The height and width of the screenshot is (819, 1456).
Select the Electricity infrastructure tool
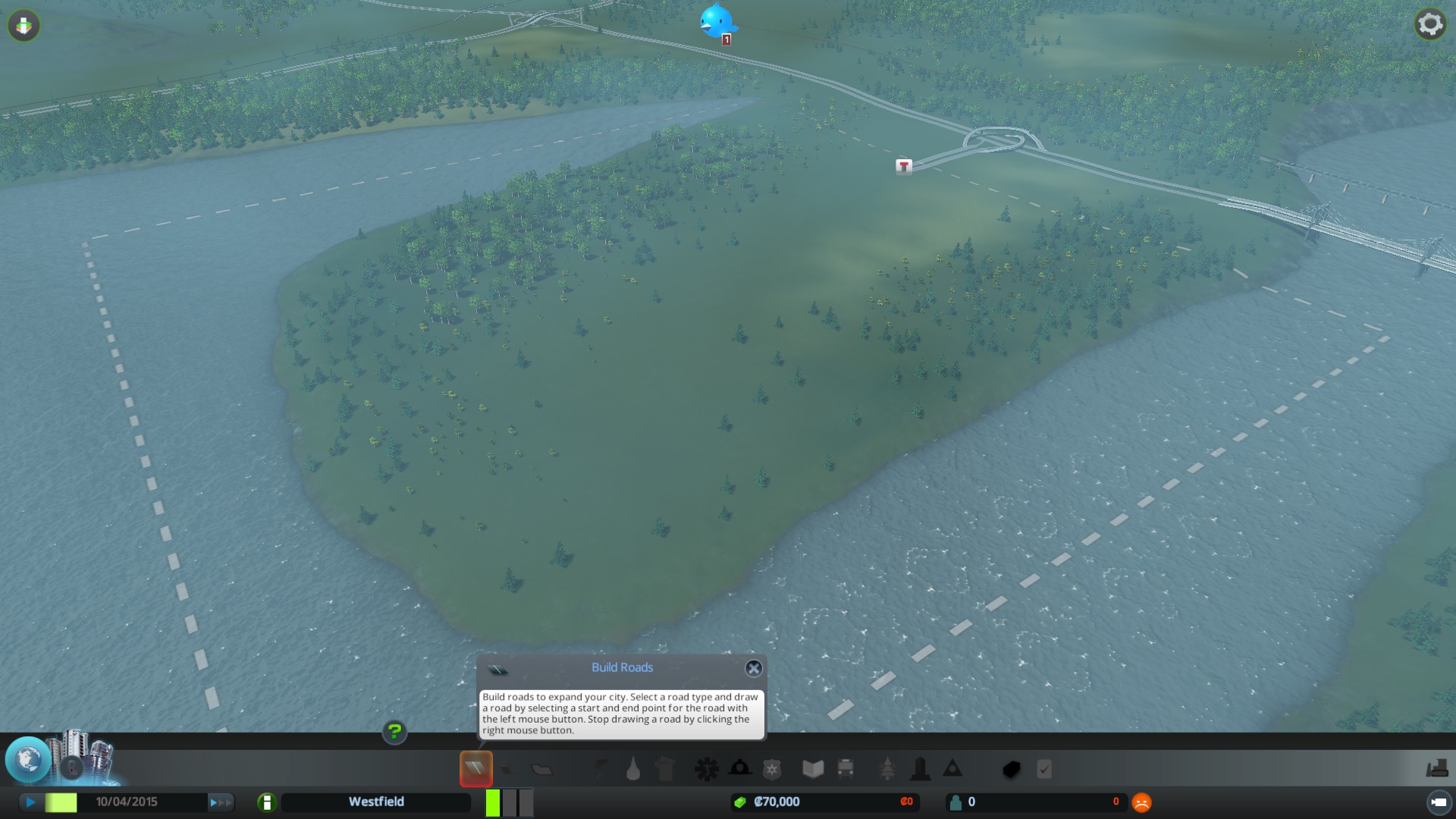pyautogui.click(x=600, y=768)
